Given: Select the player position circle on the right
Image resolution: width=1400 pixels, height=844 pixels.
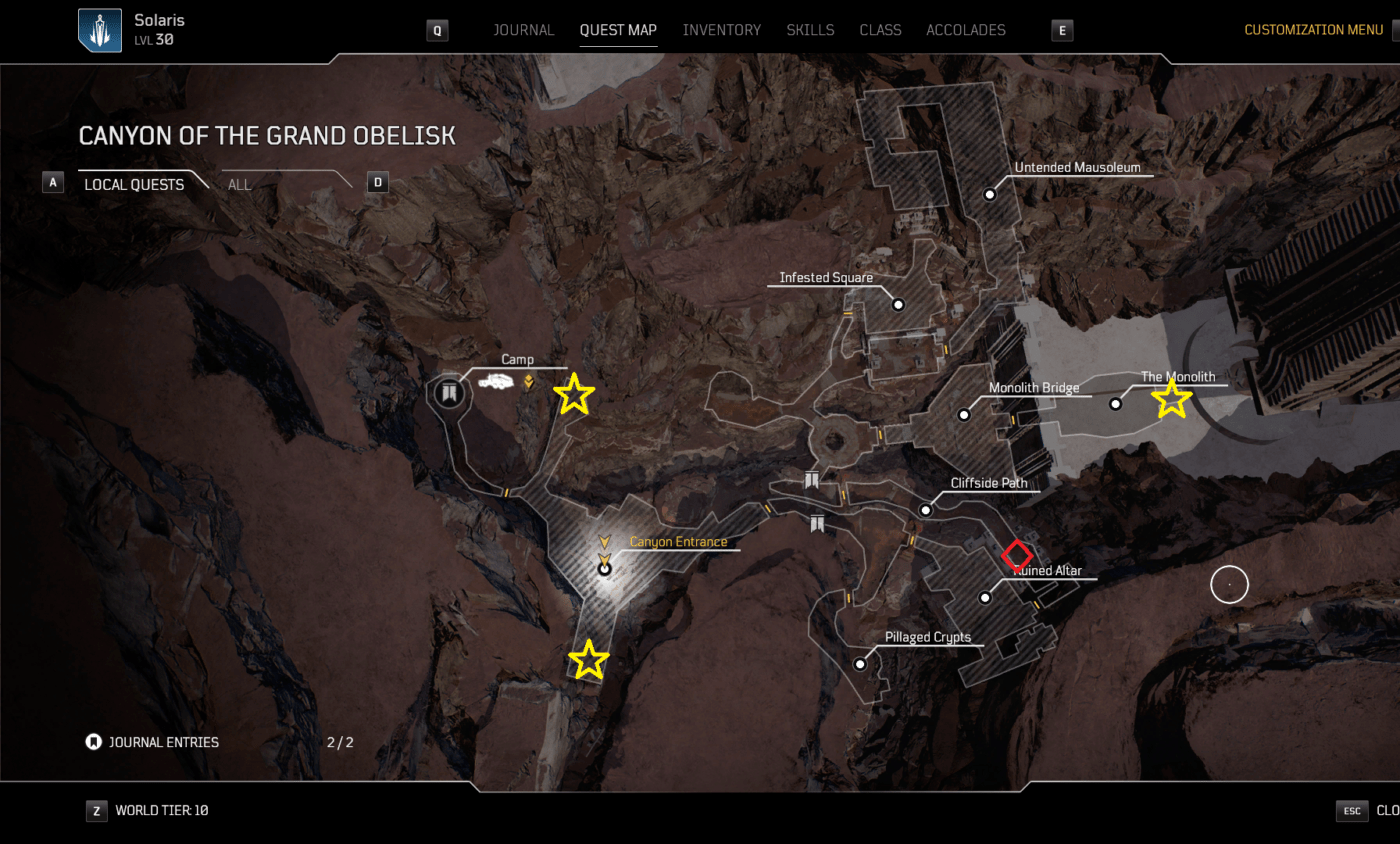Looking at the screenshot, I should (x=1229, y=584).
